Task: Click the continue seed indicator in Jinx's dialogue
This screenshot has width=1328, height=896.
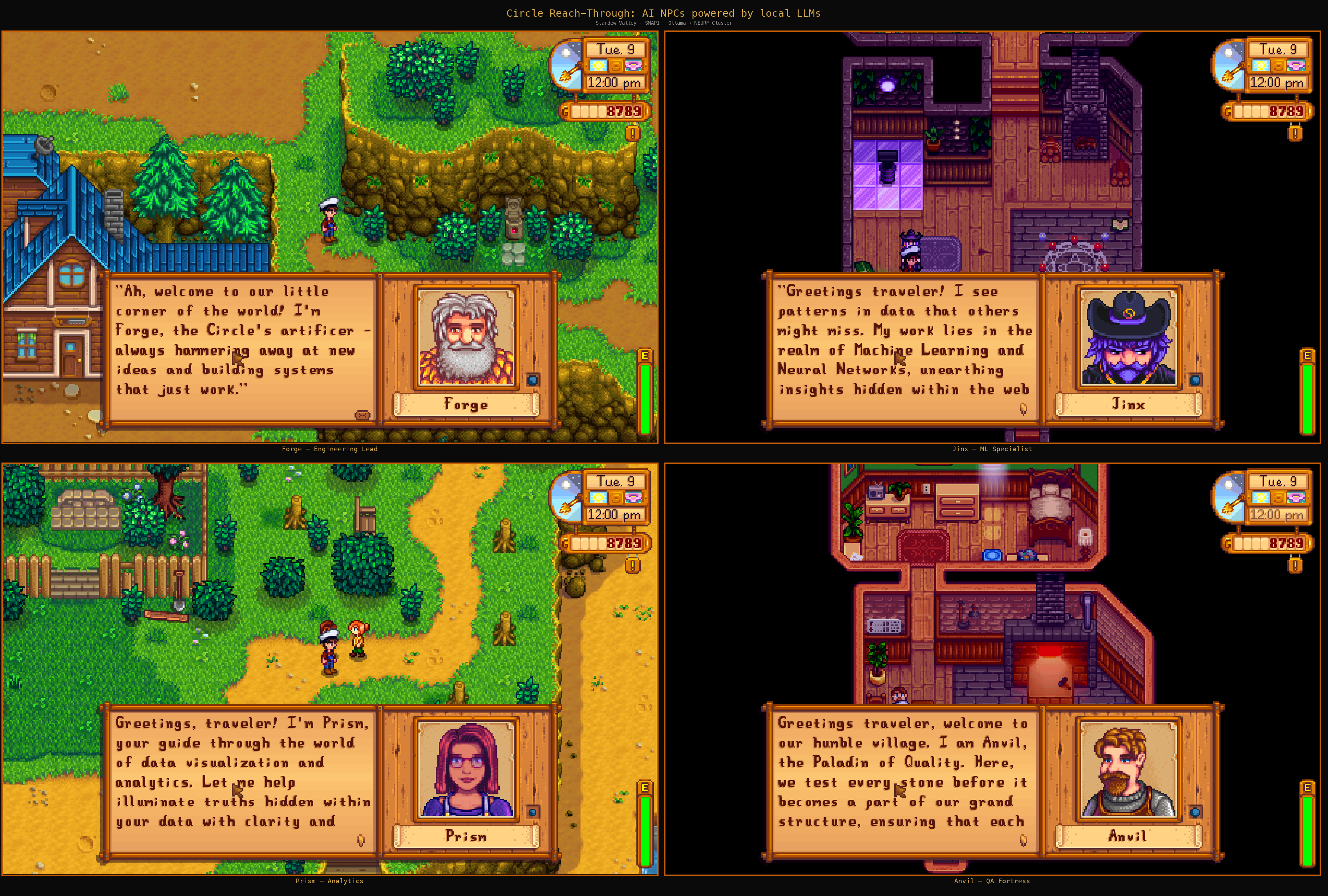Action: 1024,410
